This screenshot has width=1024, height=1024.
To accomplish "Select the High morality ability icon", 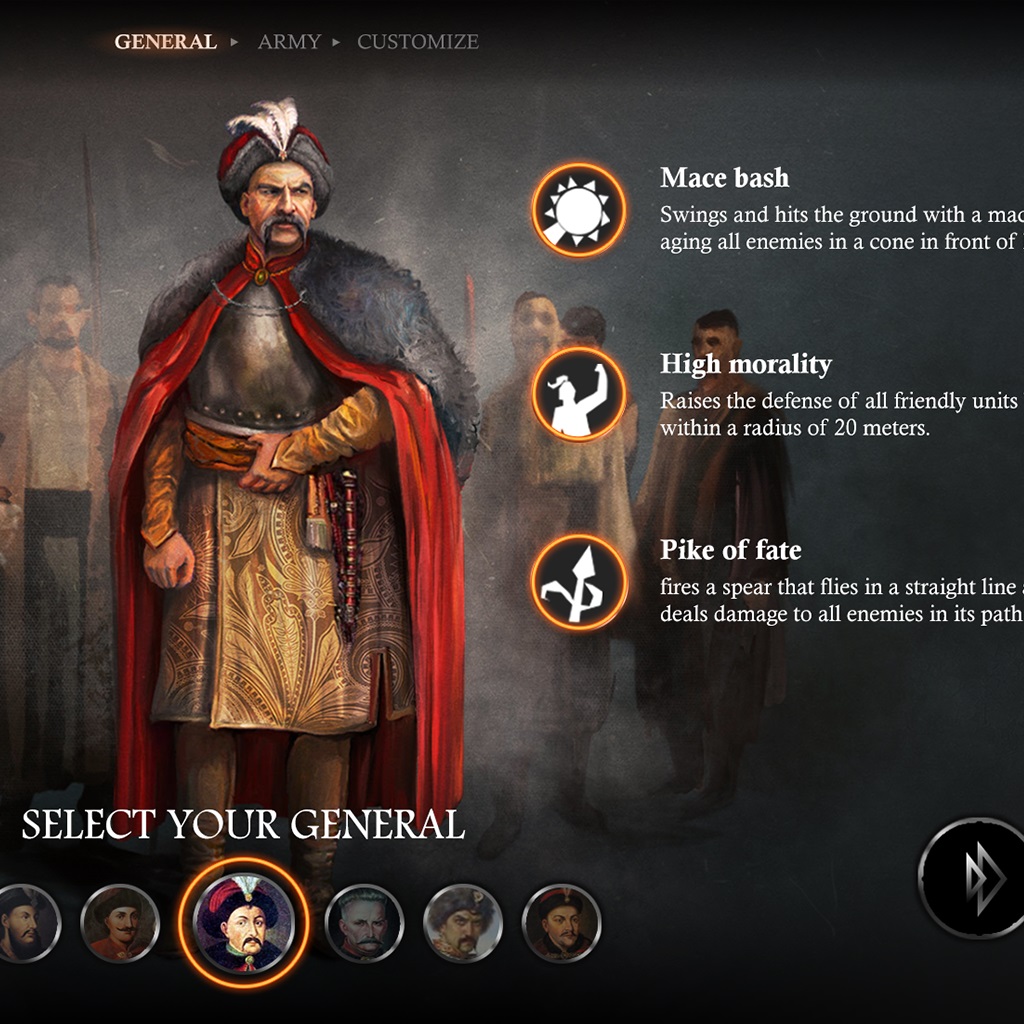I will (579, 395).
